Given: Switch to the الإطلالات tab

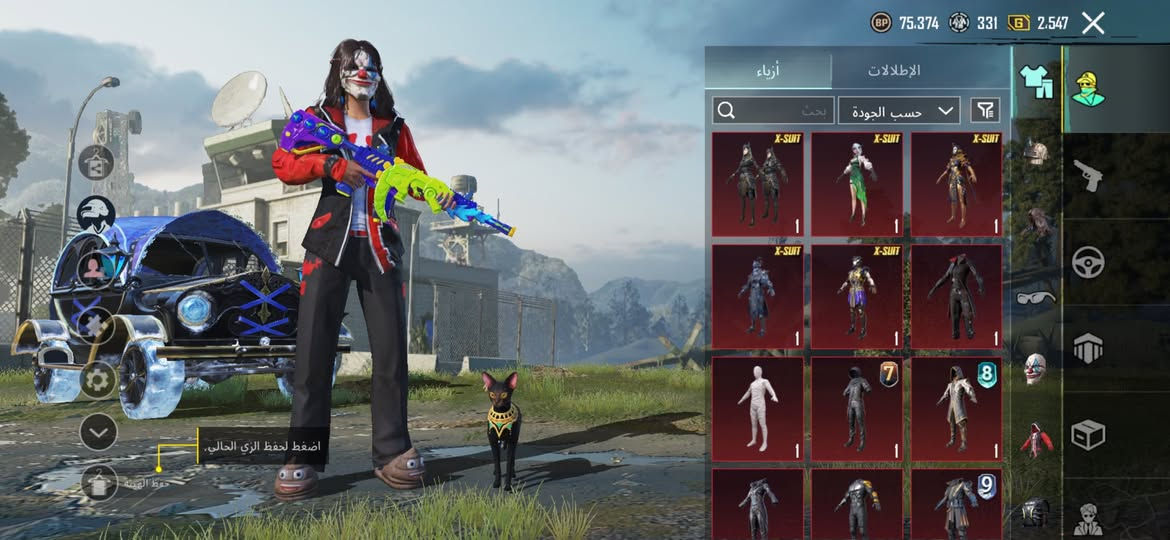Looking at the screenshot, I should (892, 70).
